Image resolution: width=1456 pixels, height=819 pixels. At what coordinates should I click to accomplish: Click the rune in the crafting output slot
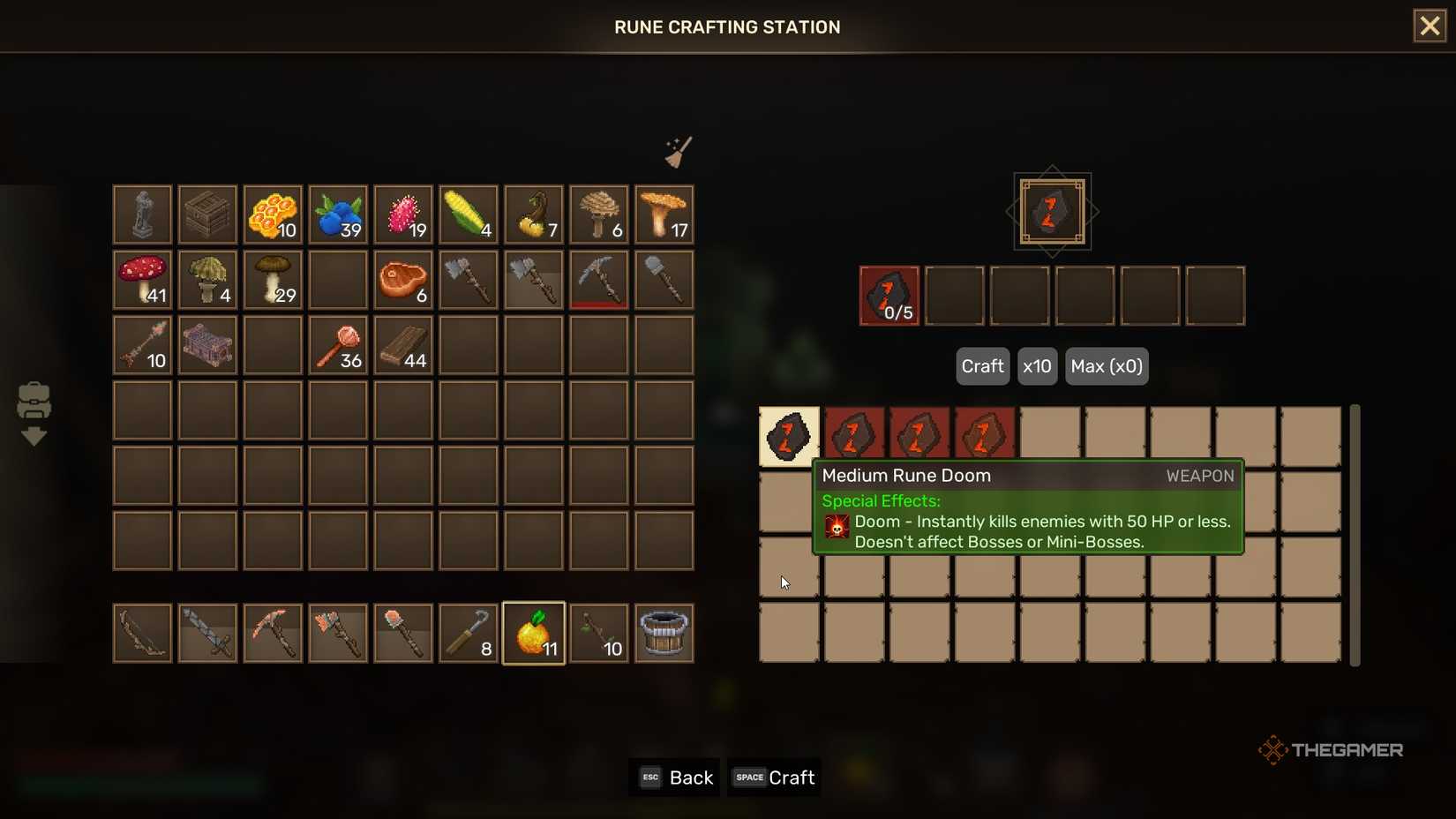[1051, 212]
